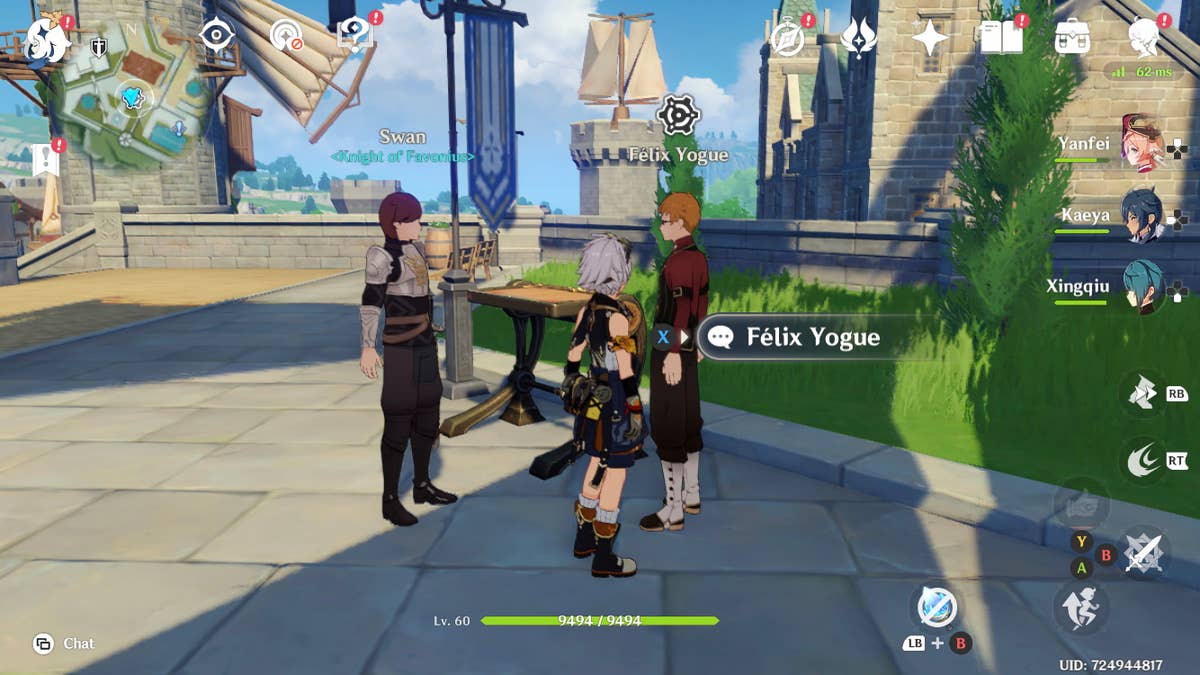Open the Paimon main menu
1200x675 pixels.
pyautogui.click(x=46, y=38)
